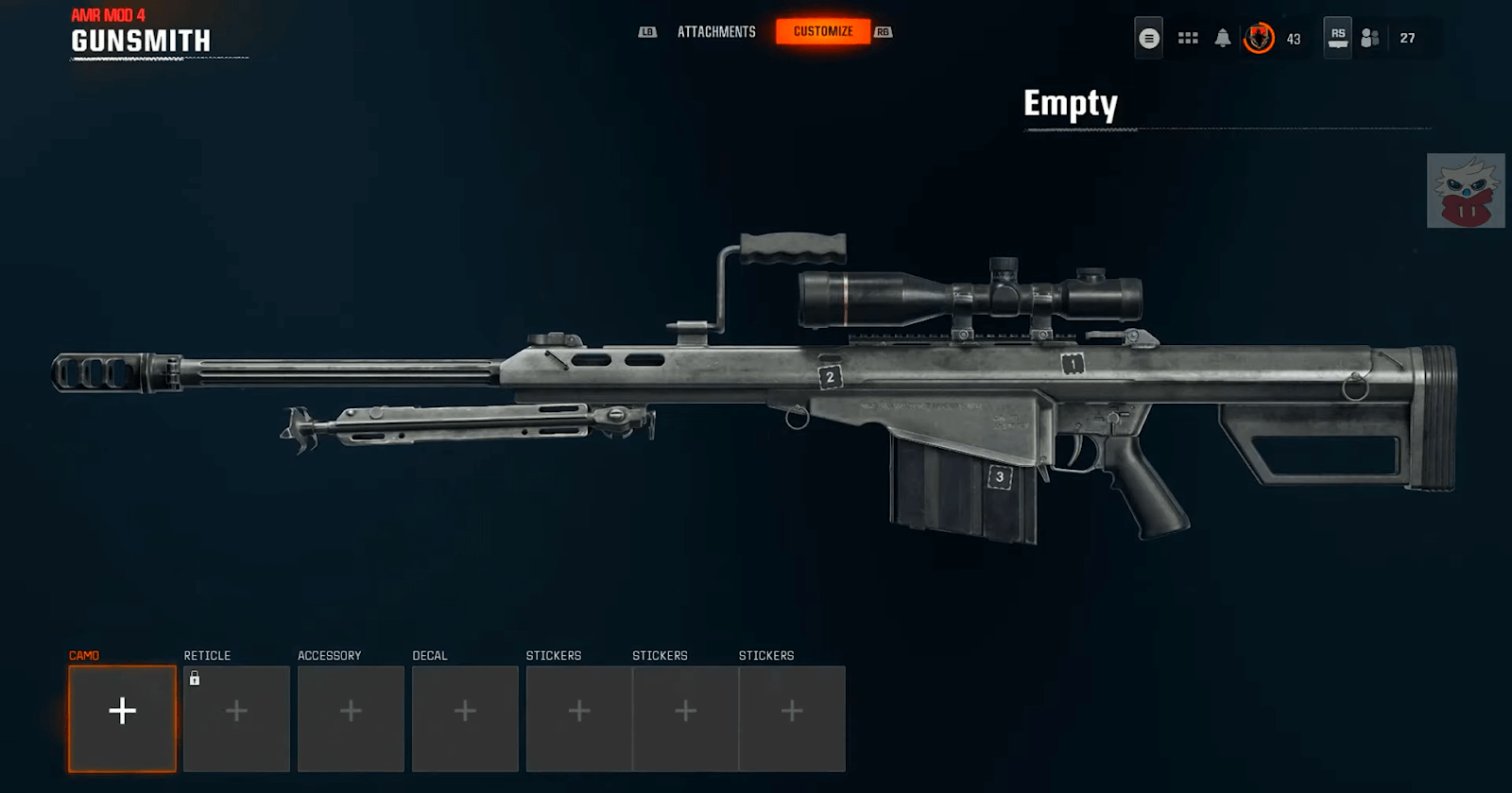Open the main menu hamburger icon
Image resolution: width=1512 pixels, height=793 pixels.
(1149, 38)
